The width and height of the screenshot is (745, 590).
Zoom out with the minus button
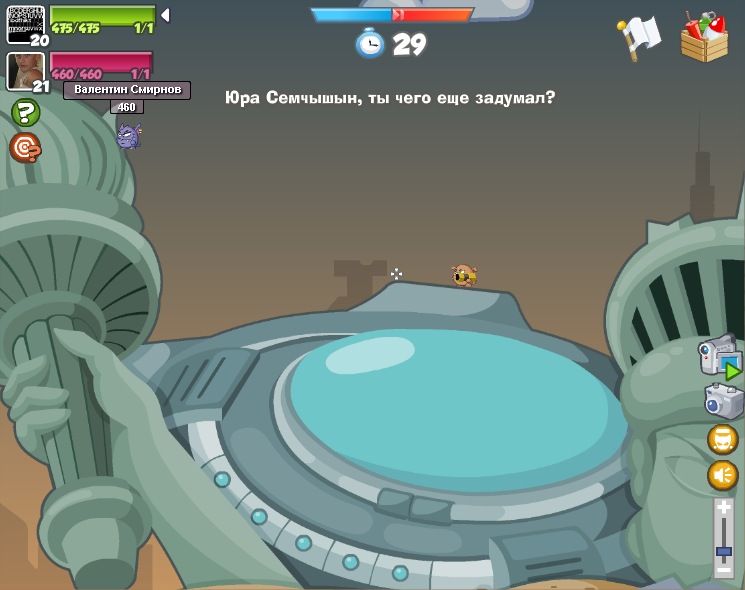(723, 569)
